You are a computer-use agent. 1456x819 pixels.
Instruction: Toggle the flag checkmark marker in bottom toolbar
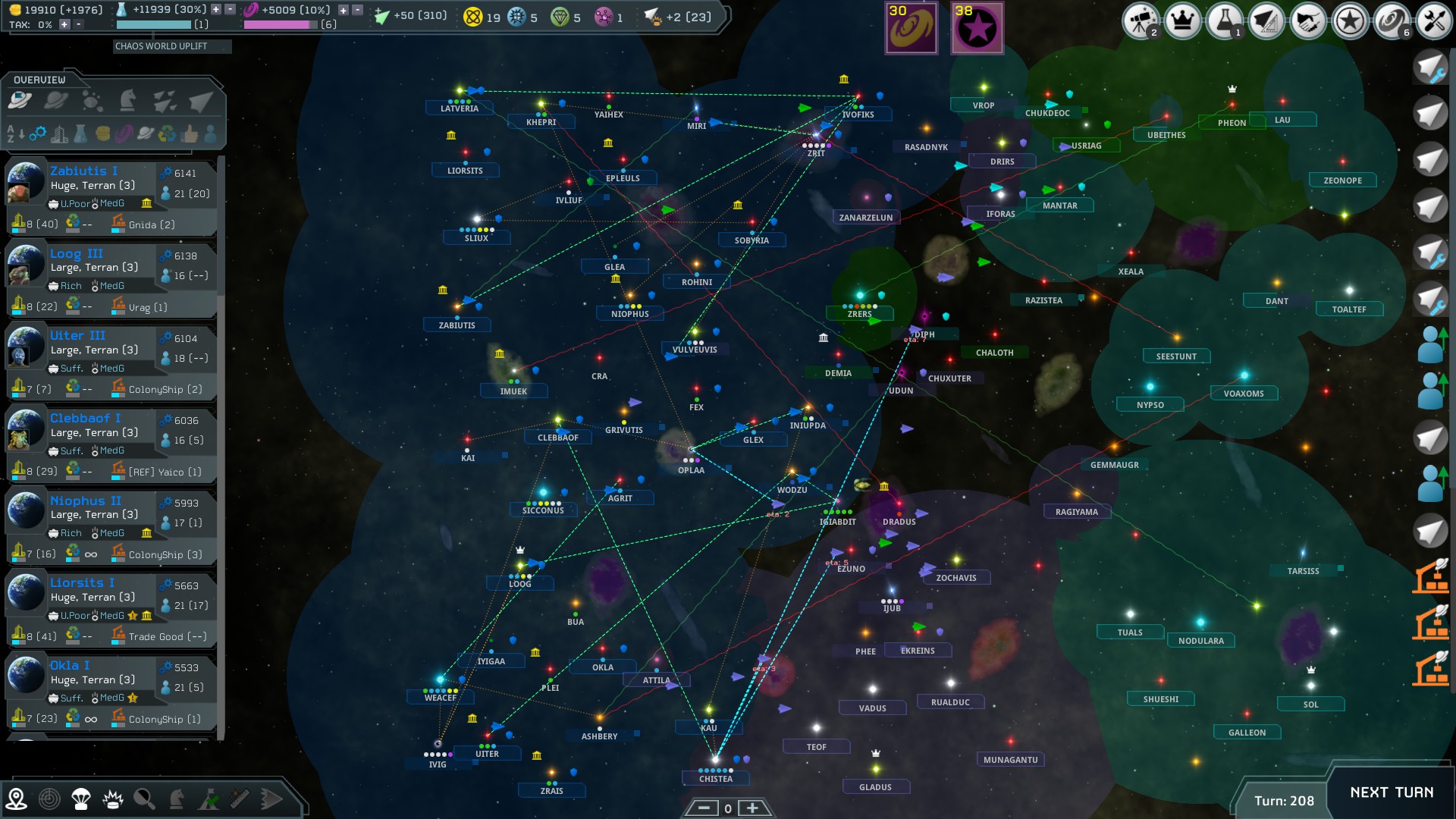coord(208,799)
